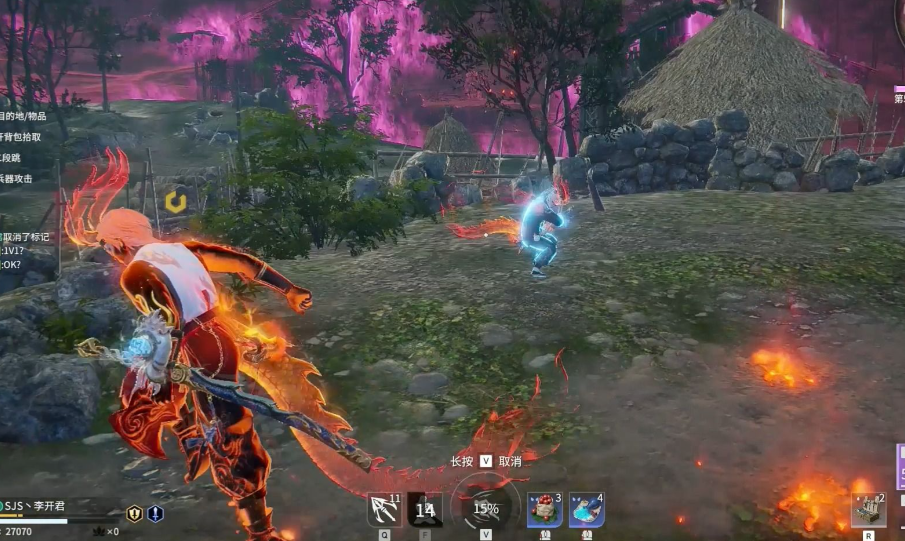The image size is (905, 541).
Task: Use the blue armor powder item
Action: point(586,510)
